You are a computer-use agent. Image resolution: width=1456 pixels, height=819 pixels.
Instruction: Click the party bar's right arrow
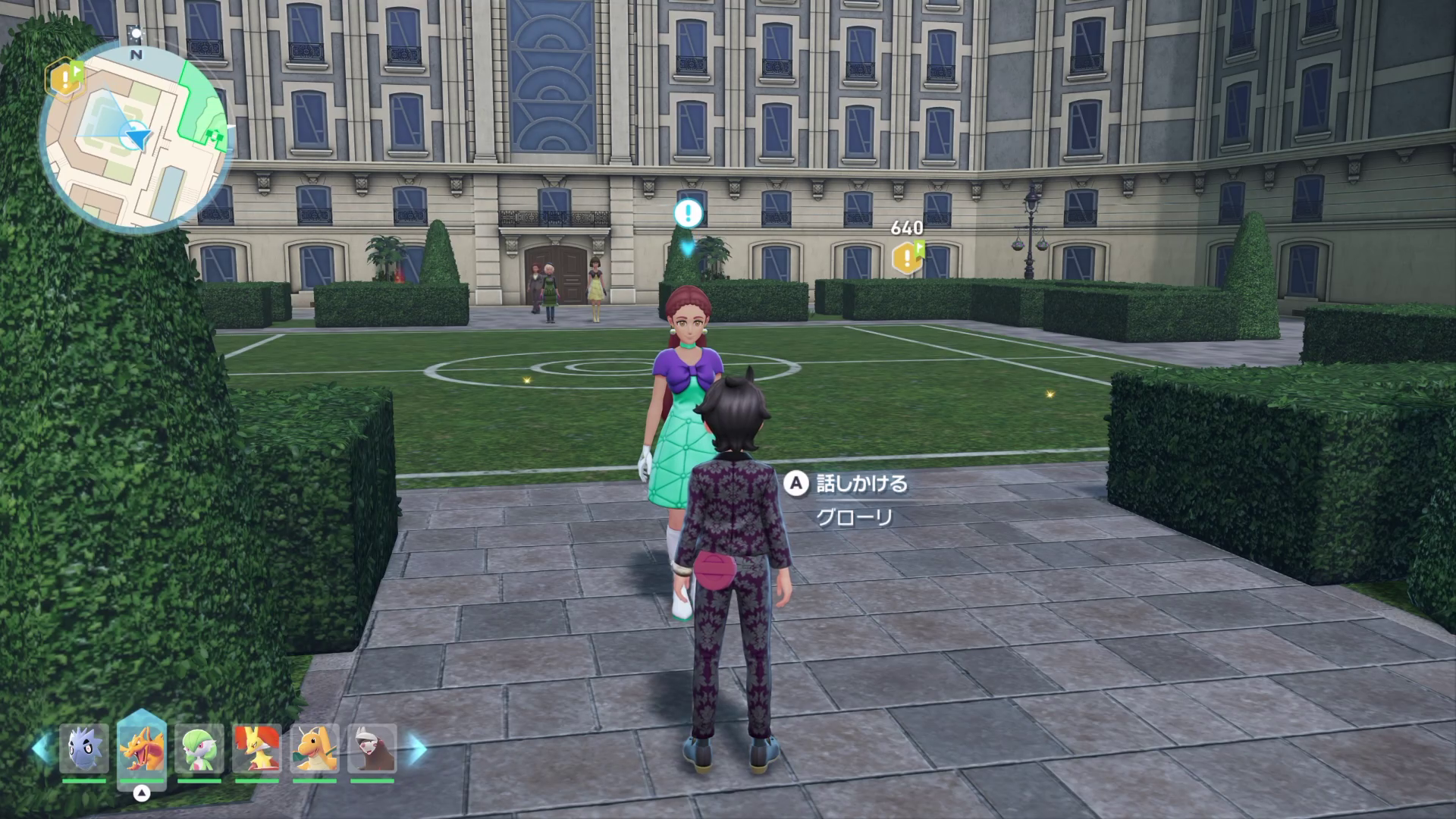coord(417,749)
